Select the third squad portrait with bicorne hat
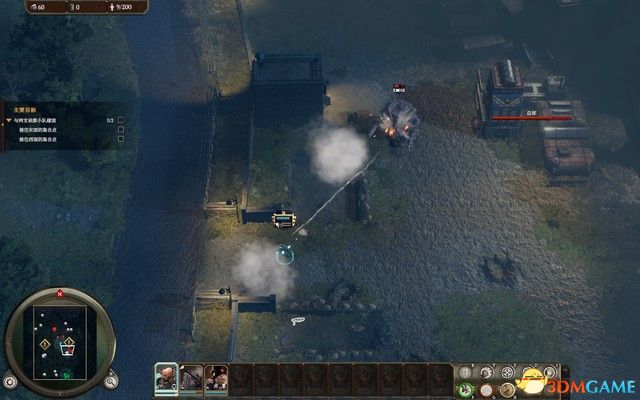640x400 pixels. [215, 377]
